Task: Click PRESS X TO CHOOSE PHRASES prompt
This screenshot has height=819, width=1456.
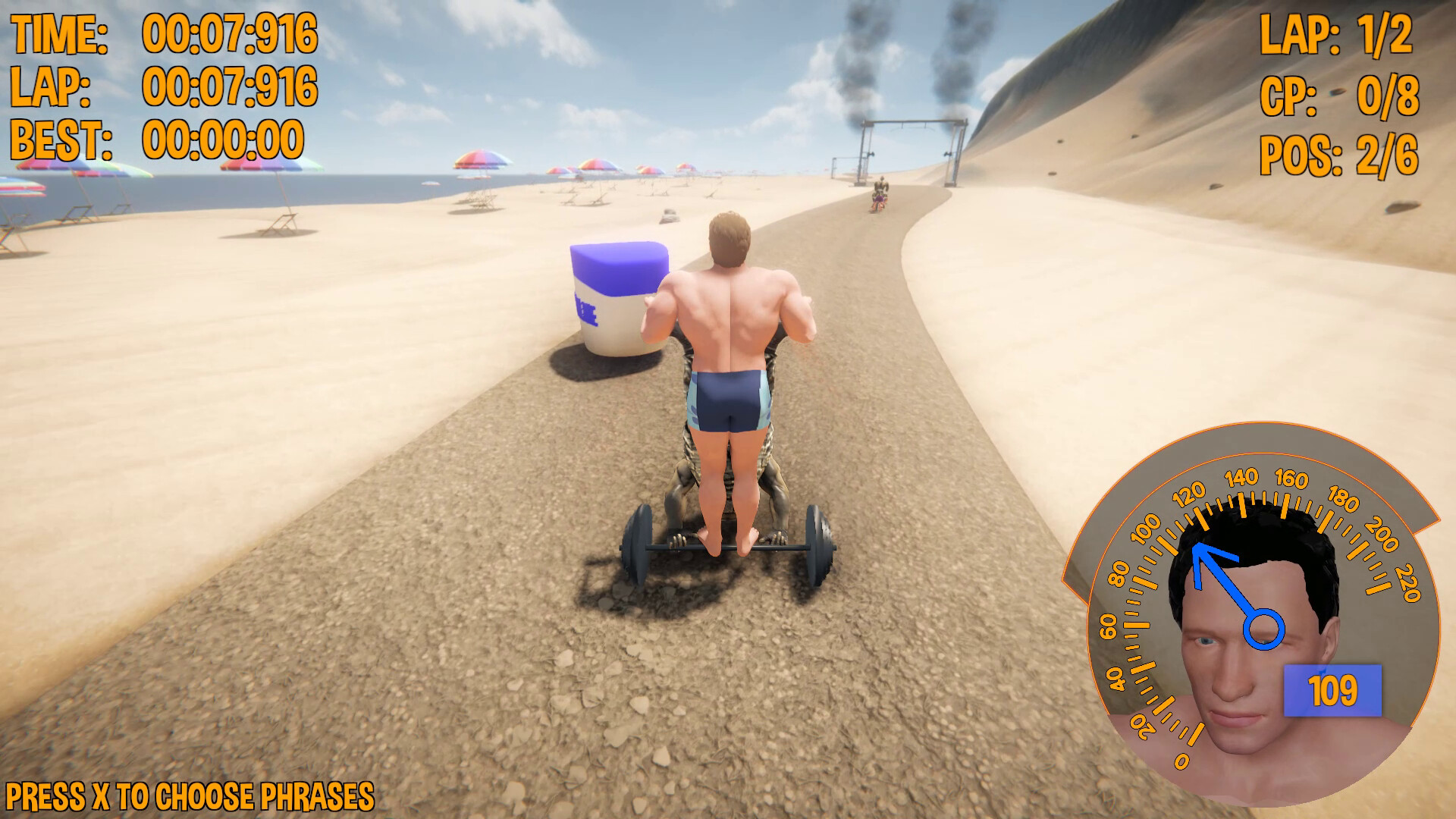Action: pyautogui.click(x=190, y=796)
